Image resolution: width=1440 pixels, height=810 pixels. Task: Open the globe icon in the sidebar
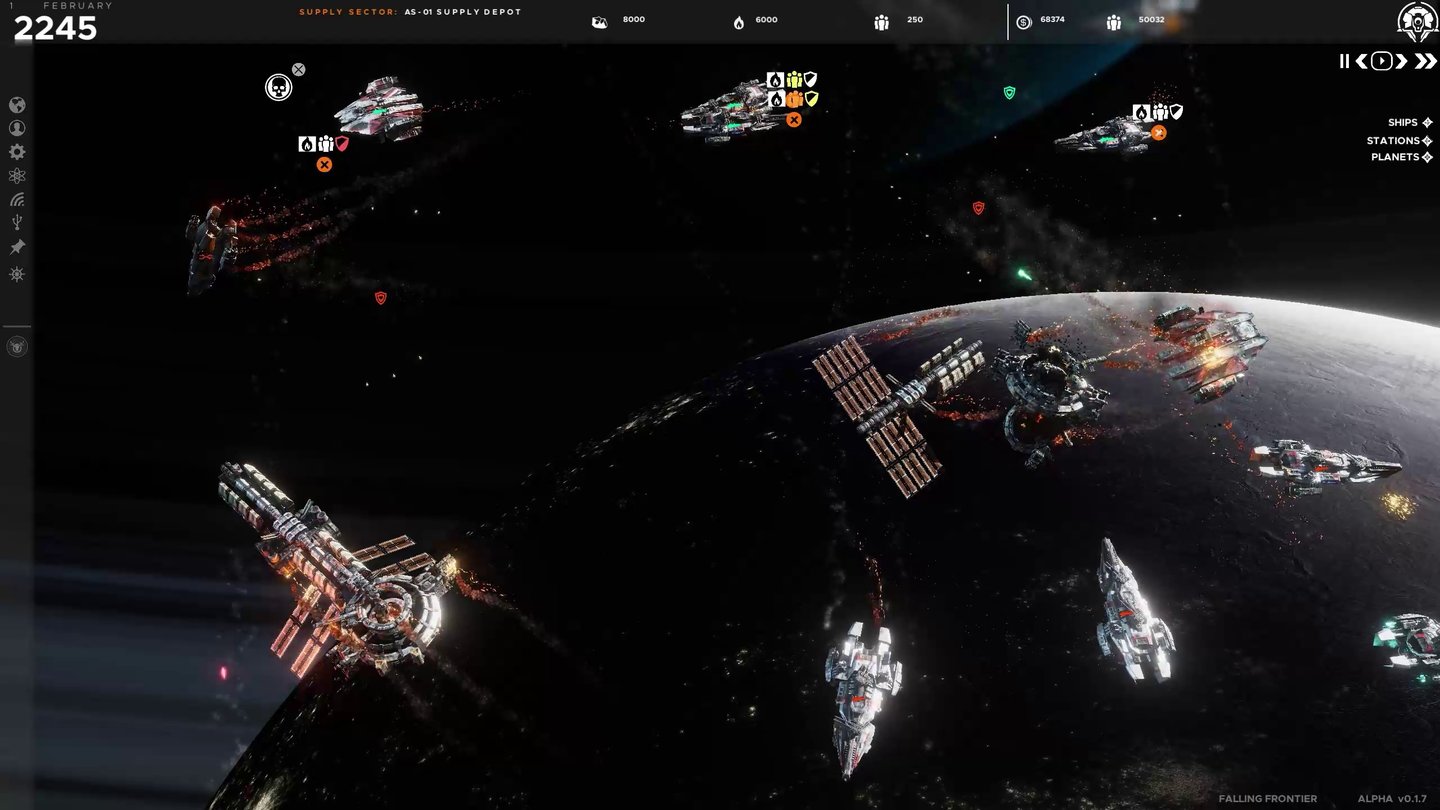(17, 105)
